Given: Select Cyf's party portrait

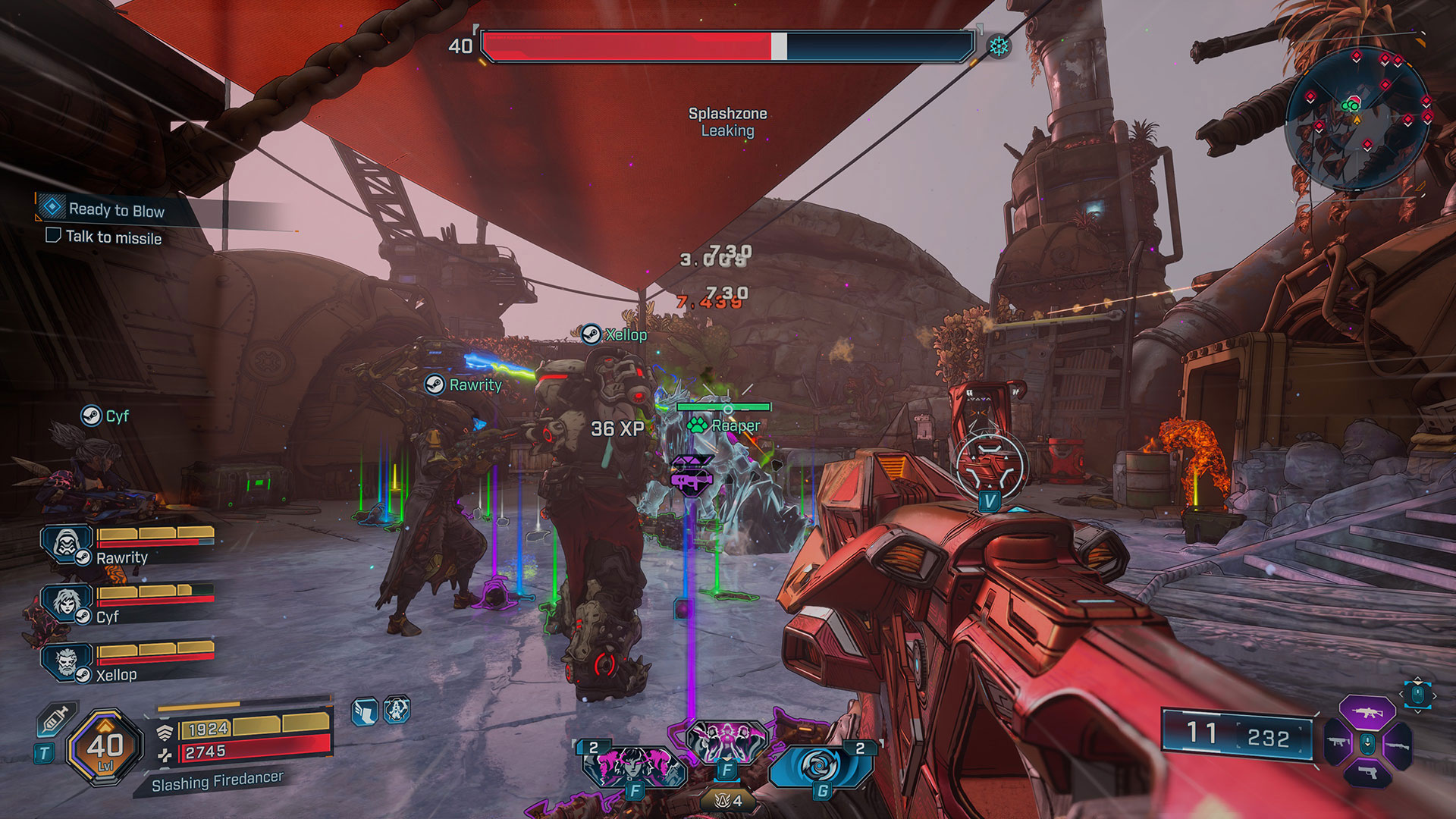Looking at the screenshot, I should (67, 604).
